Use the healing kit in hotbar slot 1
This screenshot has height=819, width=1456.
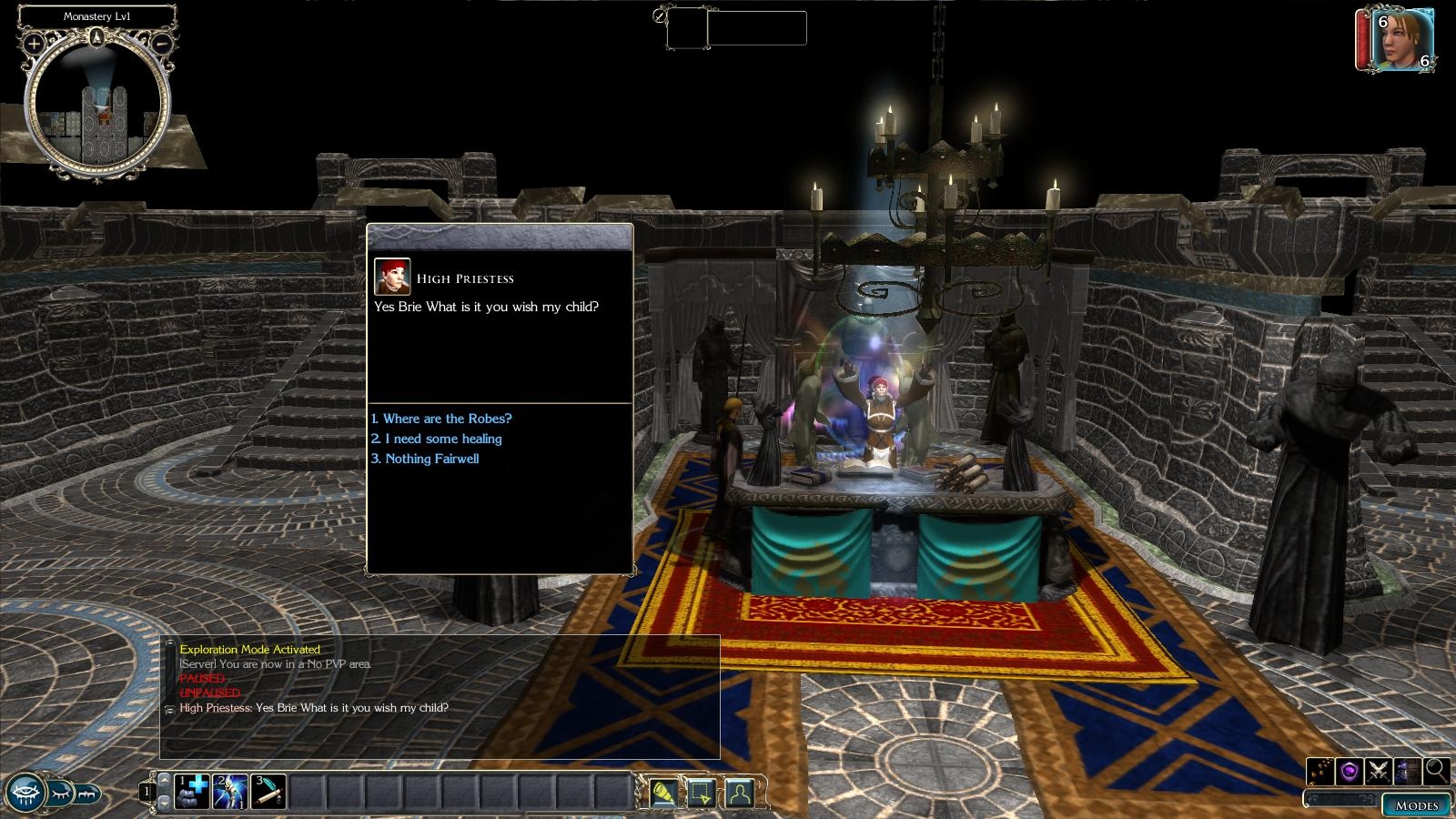(193, 792)
